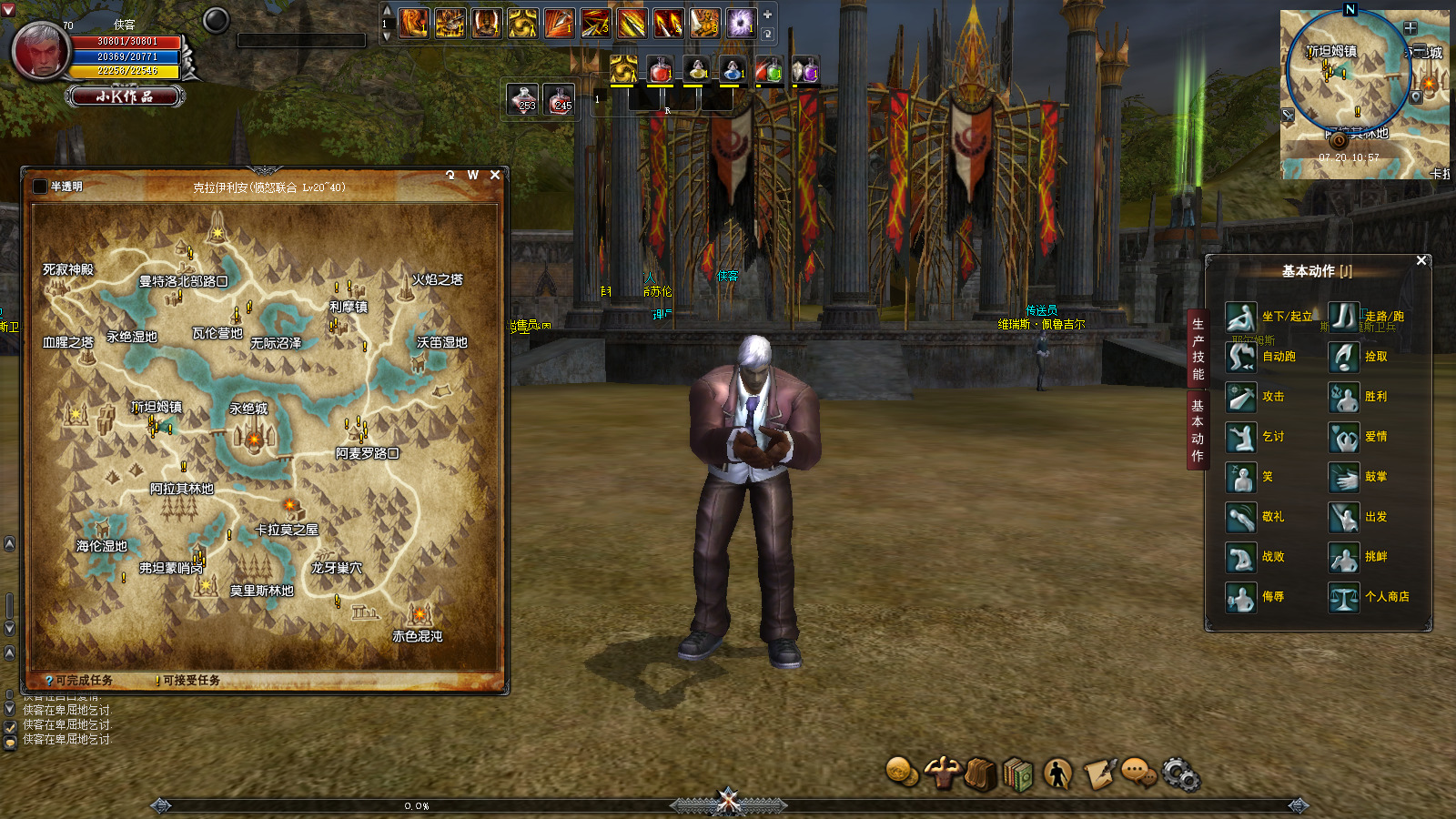Screen dimensions: 1456x819
Task: Open the speech bubble chat icon
Action: tap(1137, 773)
